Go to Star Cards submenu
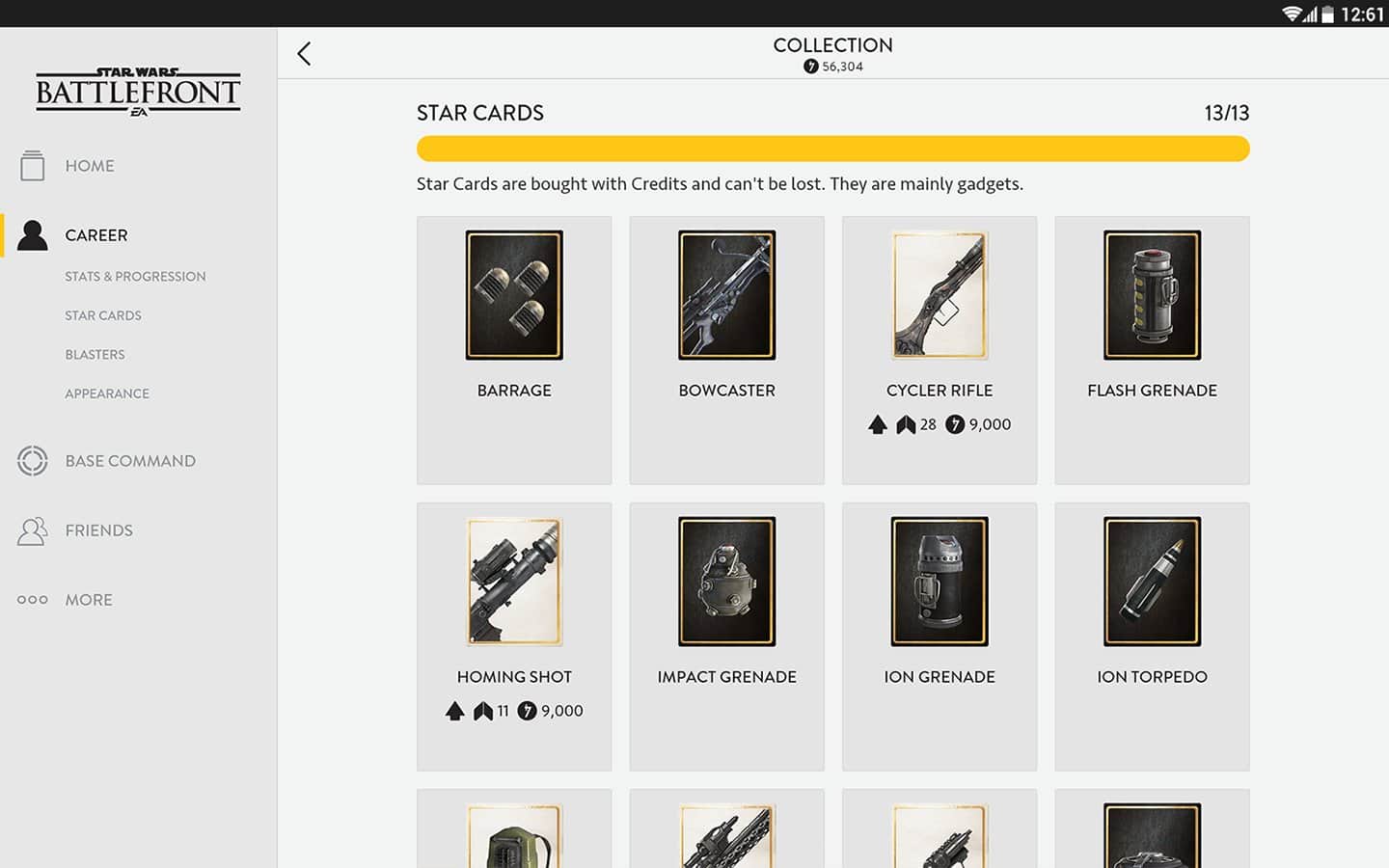 coord(103,315)
